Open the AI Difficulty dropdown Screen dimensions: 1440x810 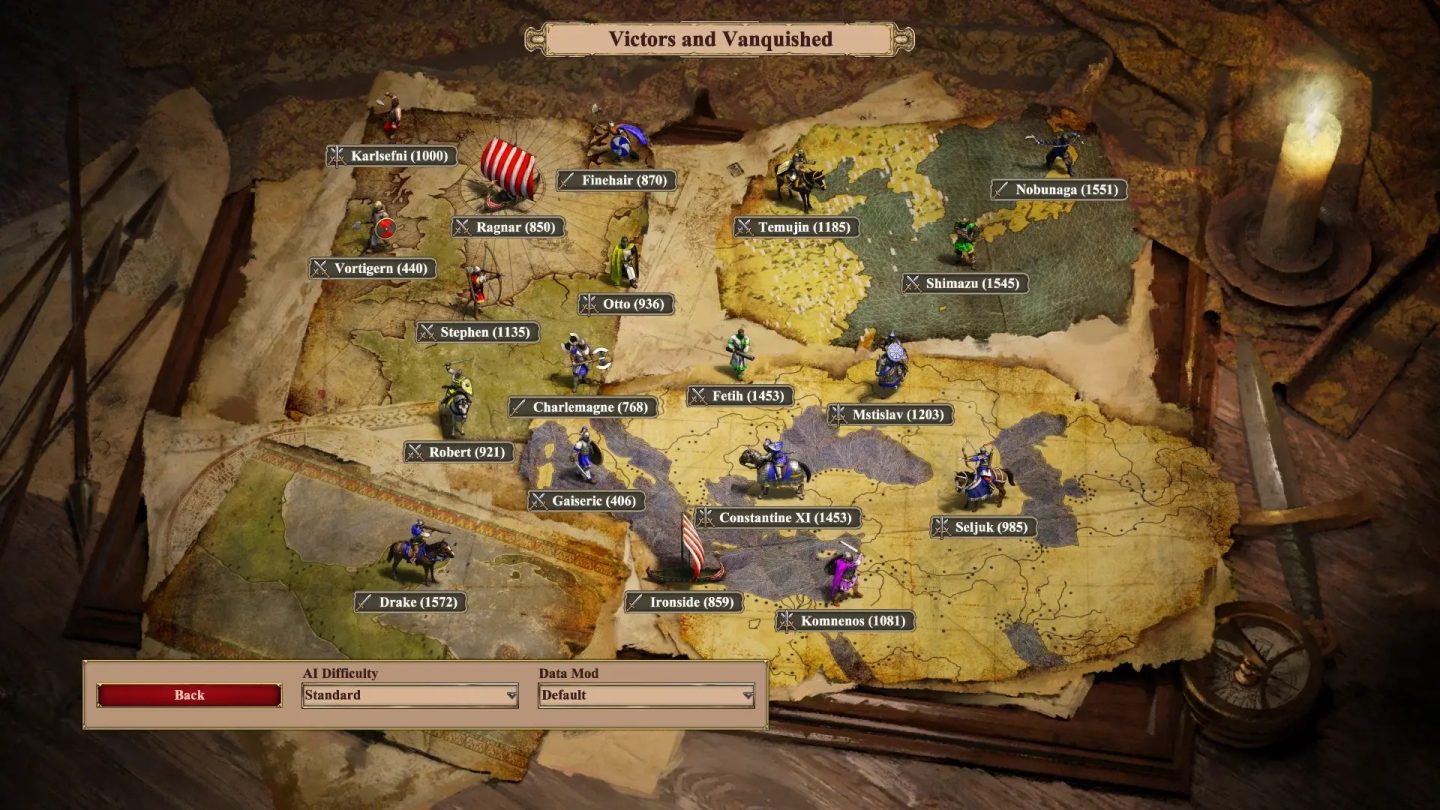click(x=408, y=694)
